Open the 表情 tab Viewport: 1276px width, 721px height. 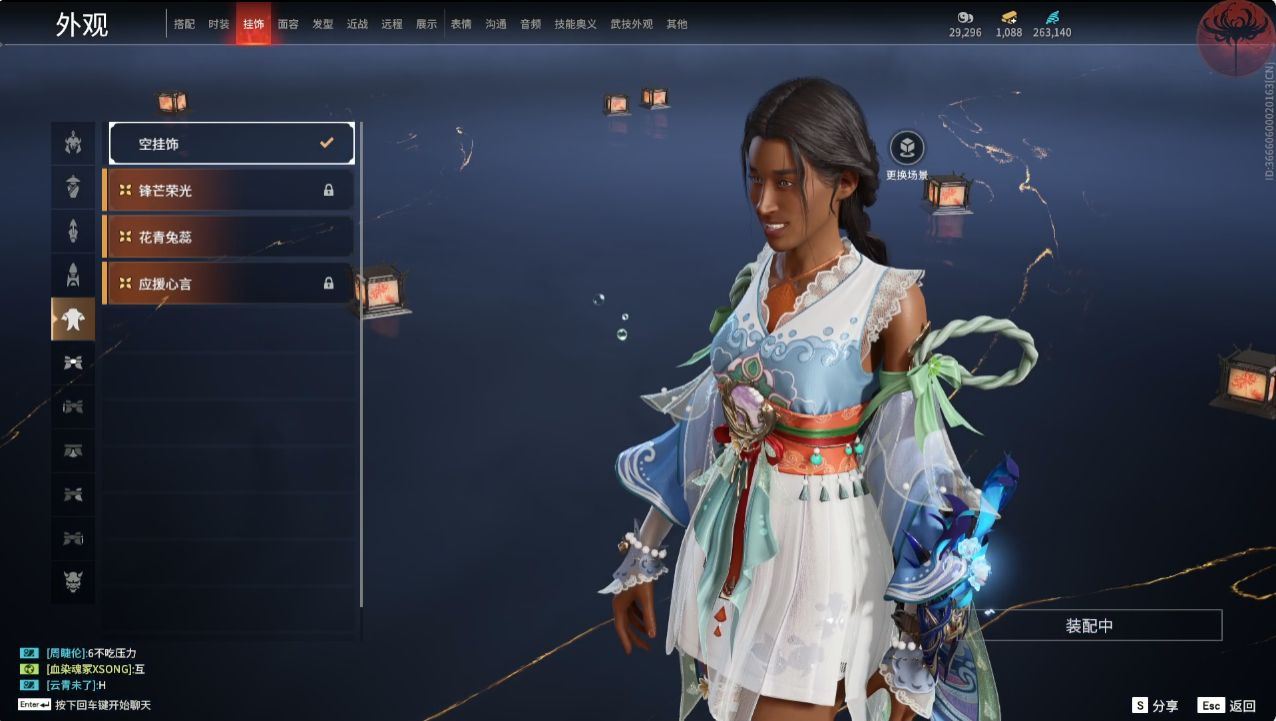[461, 24]
